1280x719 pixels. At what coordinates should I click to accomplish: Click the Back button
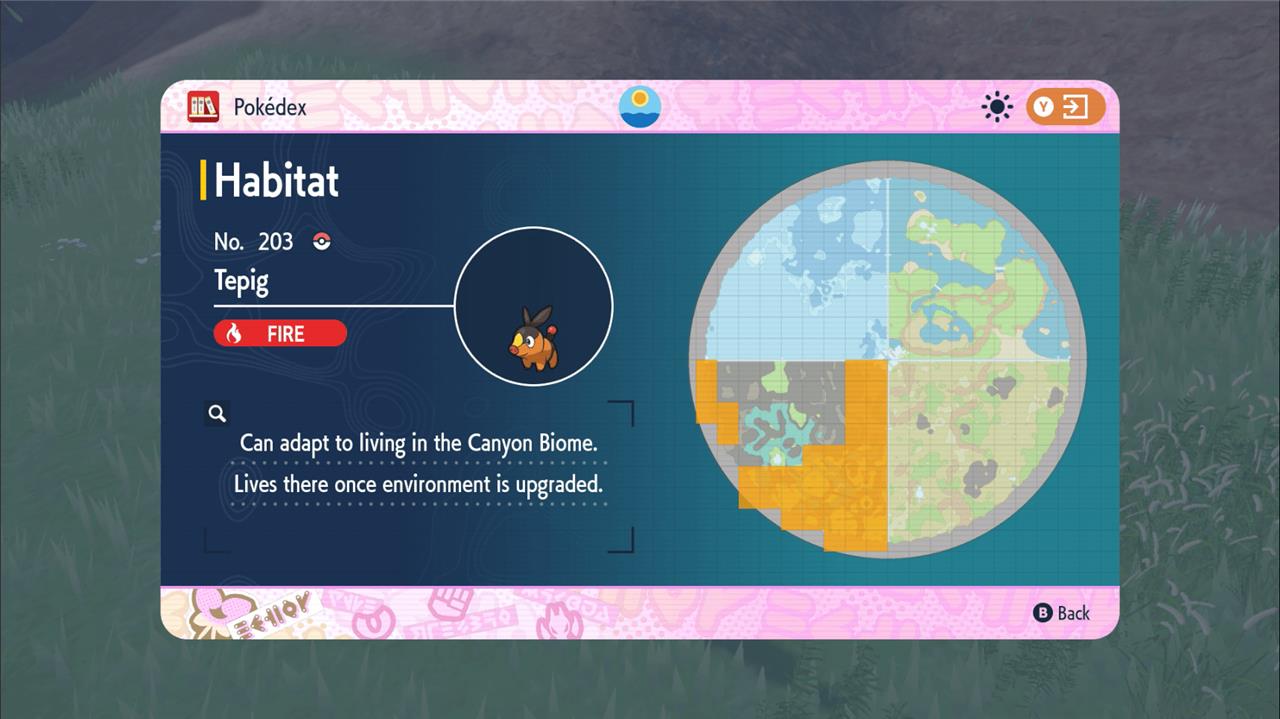click(x=1061, y=613)
